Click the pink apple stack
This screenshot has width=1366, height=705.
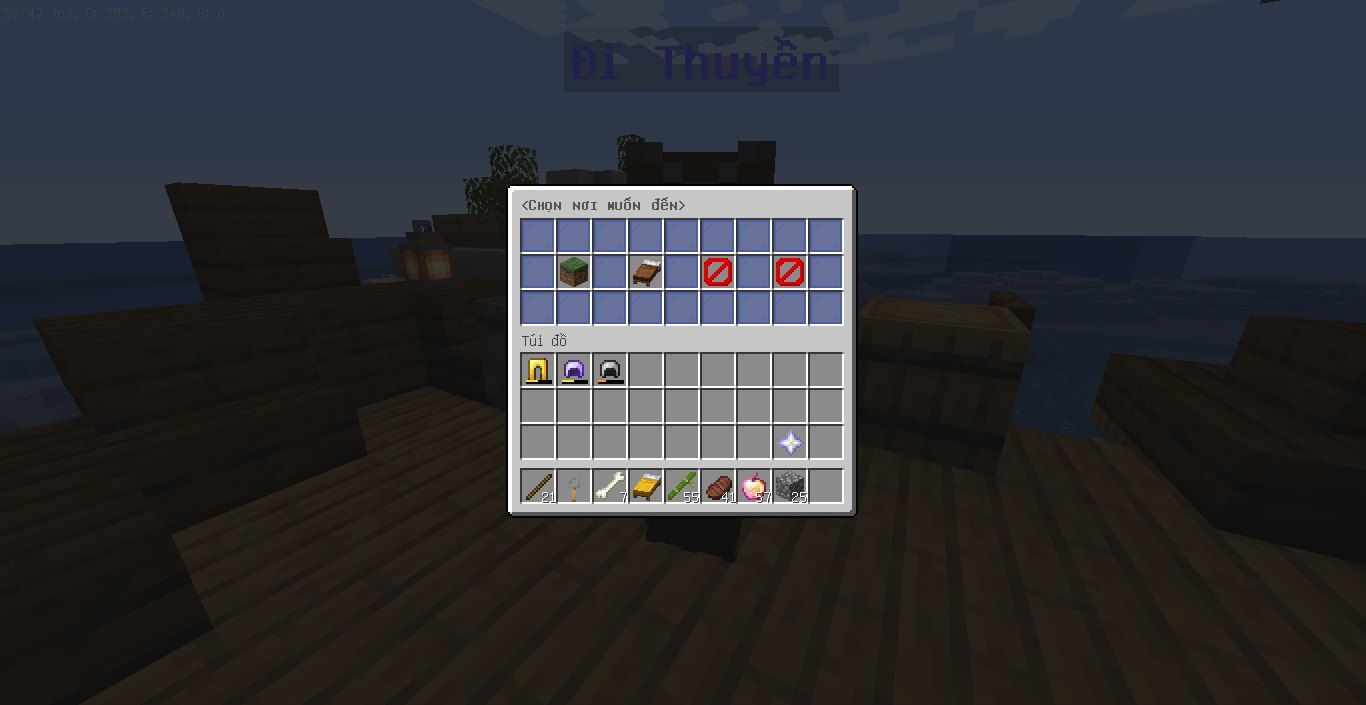(754, 487)
